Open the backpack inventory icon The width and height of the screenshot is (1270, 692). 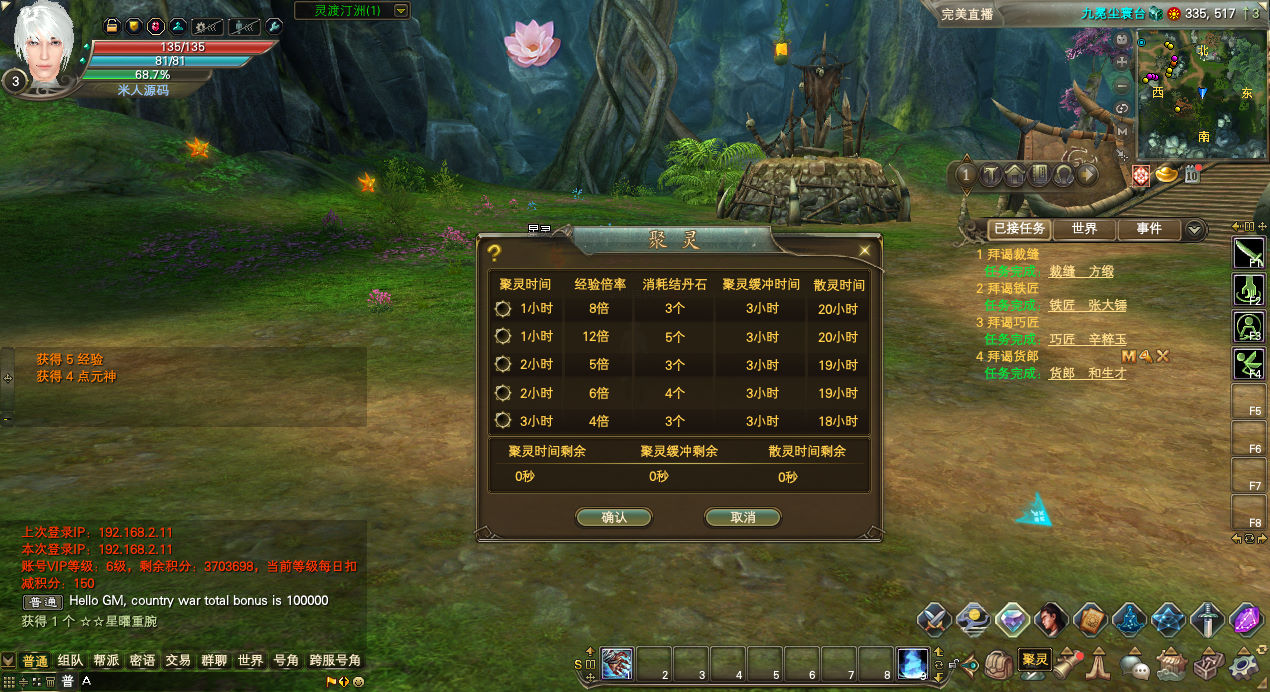point(997,663)
